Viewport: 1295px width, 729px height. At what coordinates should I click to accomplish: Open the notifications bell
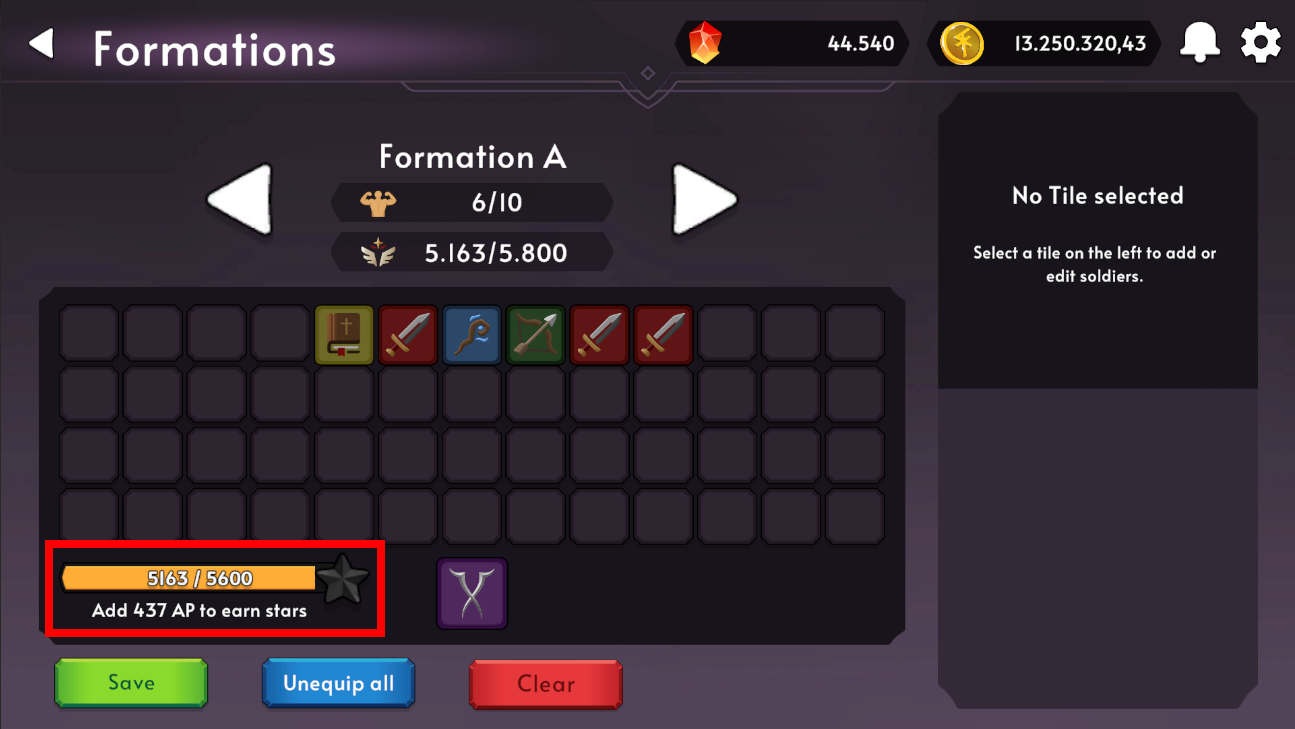(x=1199, y=42)
